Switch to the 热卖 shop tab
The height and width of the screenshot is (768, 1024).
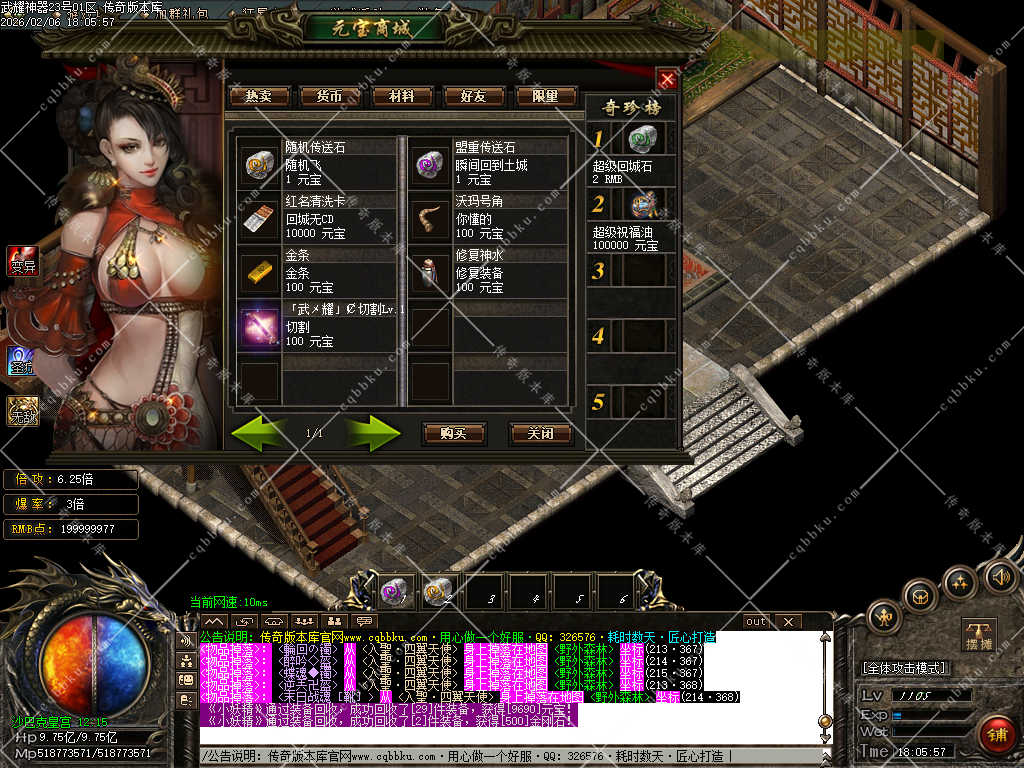(258, 97)
